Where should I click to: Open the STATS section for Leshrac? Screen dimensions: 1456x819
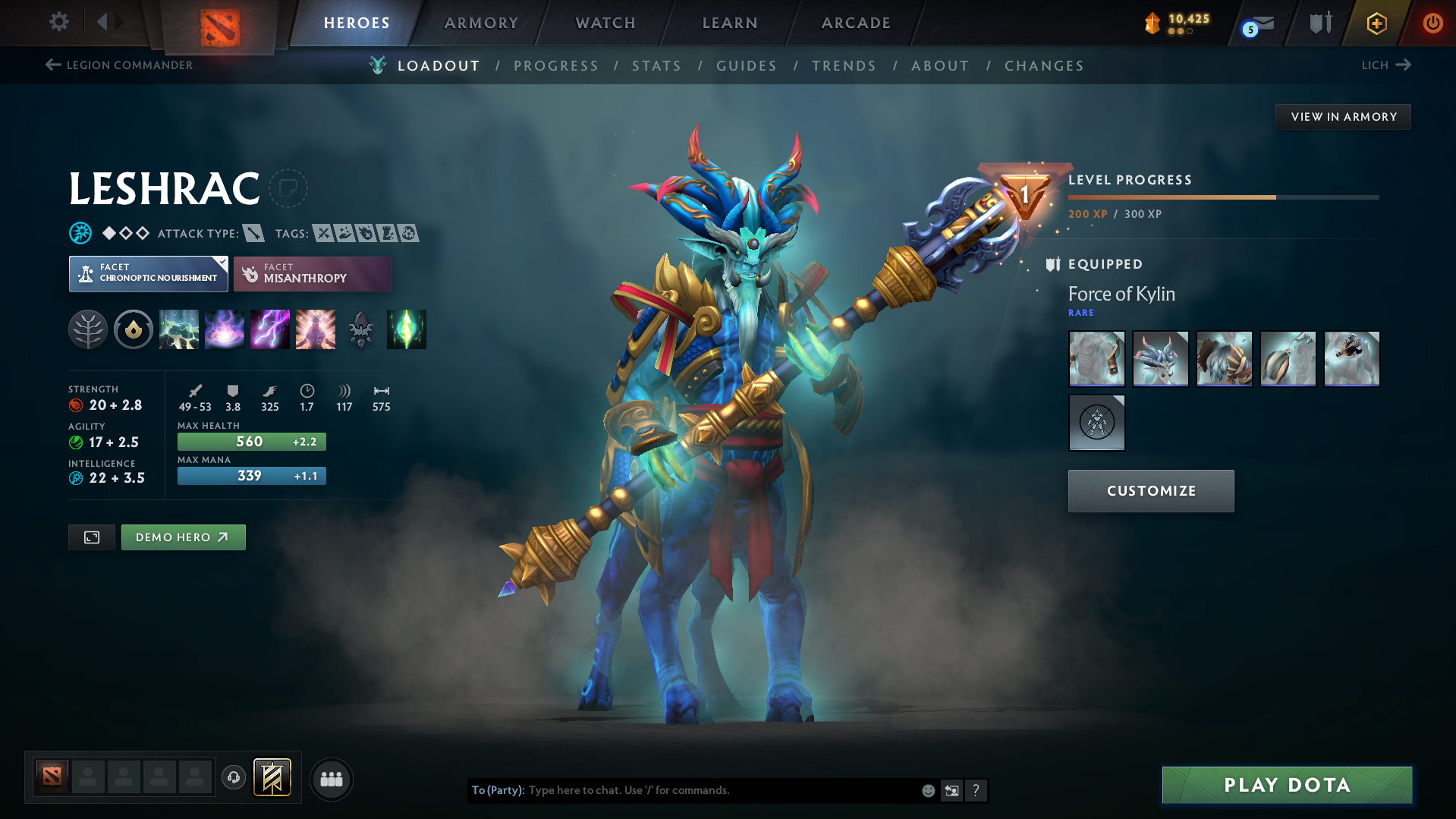click(656, 66)
